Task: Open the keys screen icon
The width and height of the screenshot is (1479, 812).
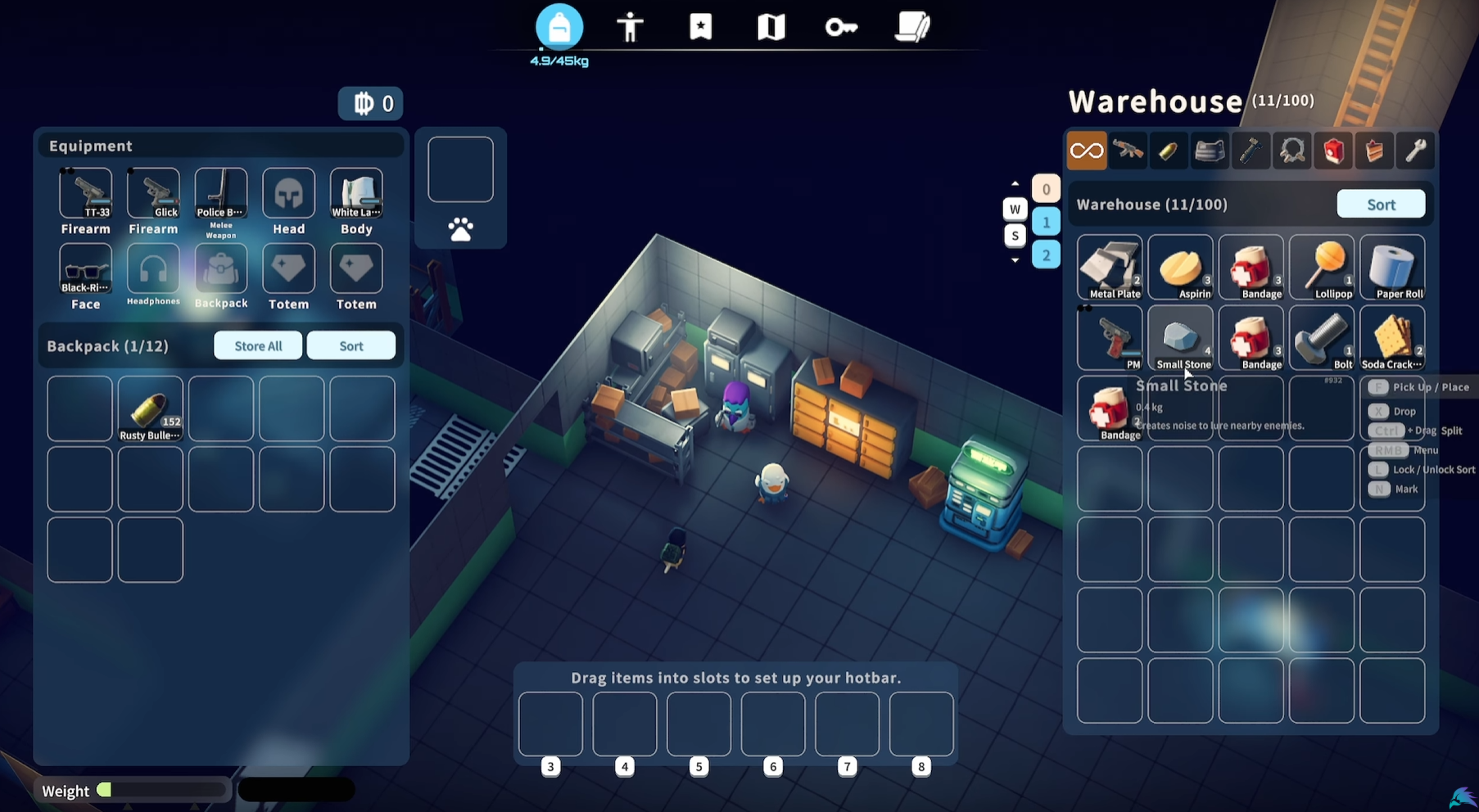Action: 841,27
